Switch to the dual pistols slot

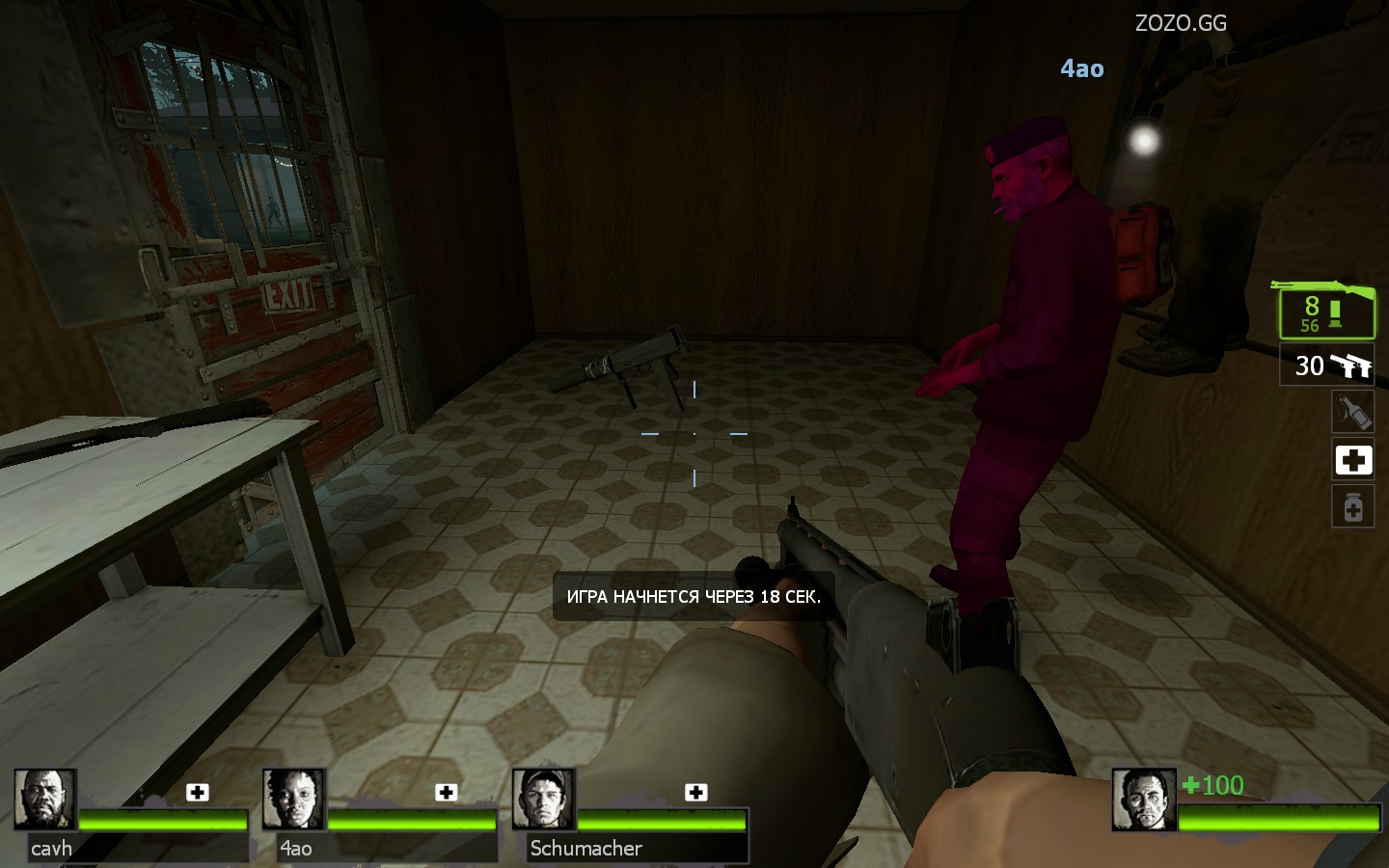click(x=1327, y=366)
